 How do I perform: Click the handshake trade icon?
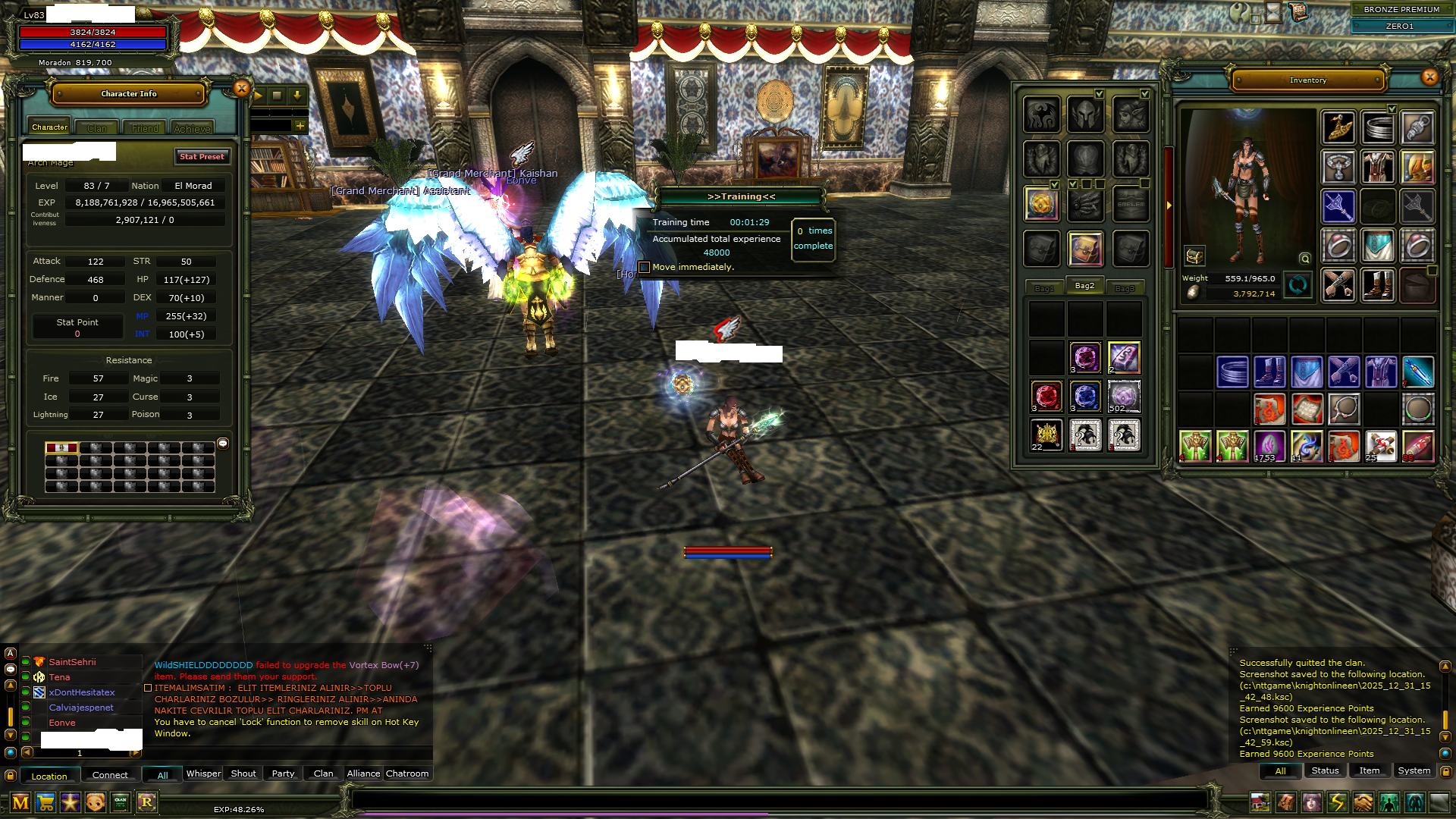pos(1363,803)
